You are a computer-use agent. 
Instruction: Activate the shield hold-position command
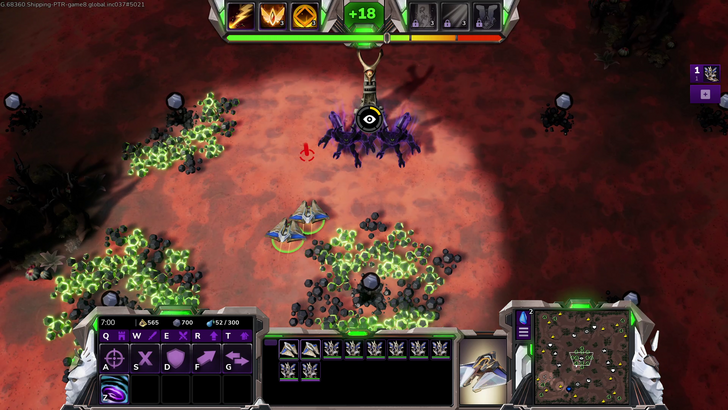pyautogui.click(x=176, y=359)
